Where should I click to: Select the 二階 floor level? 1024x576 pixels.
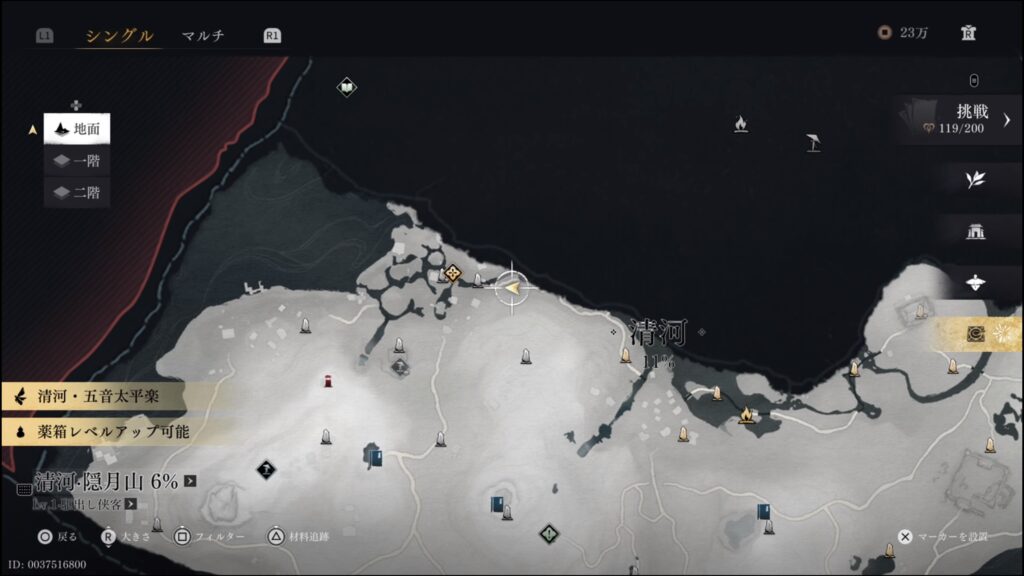tap(76, 193)
